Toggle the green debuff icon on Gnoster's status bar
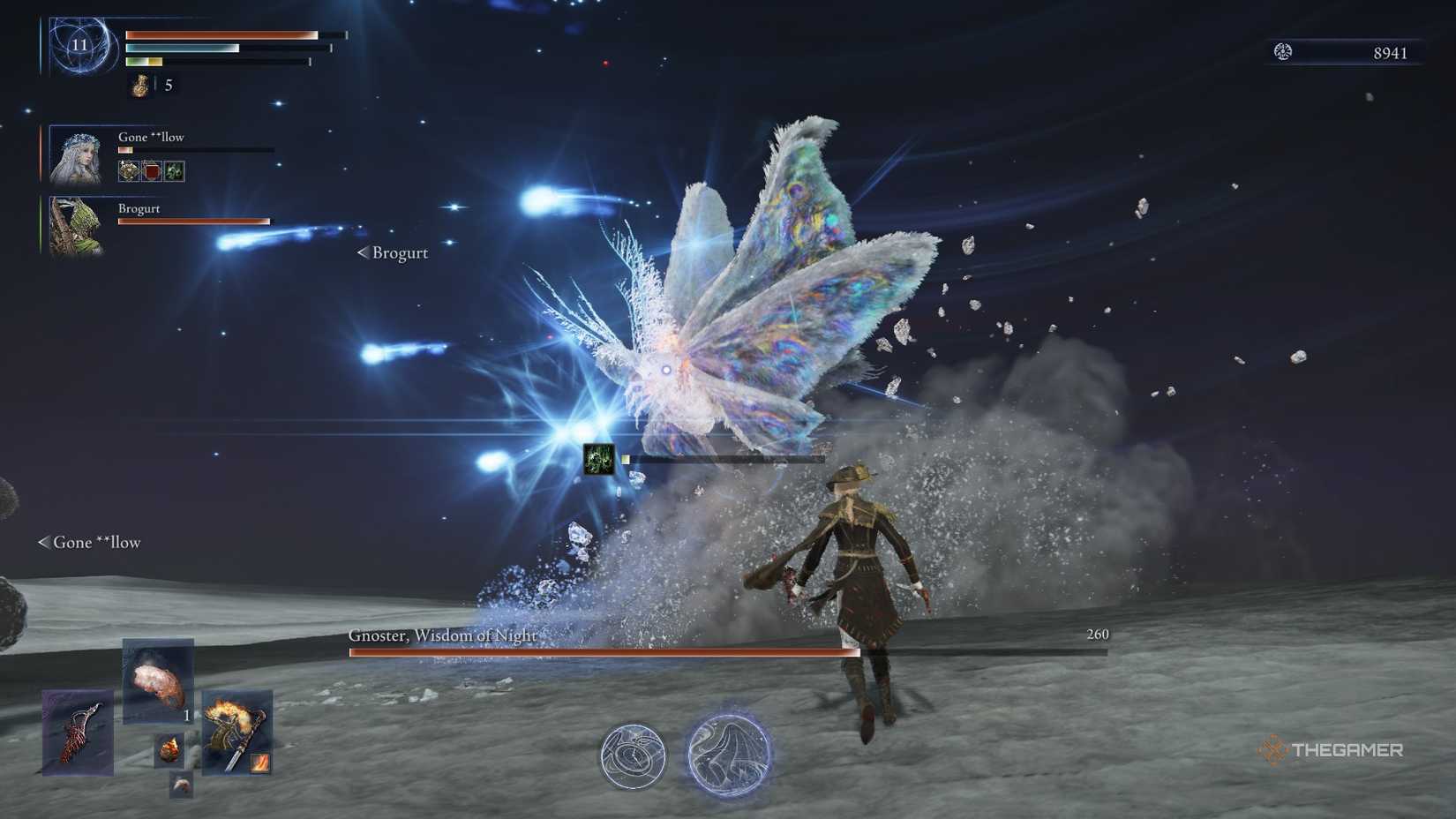The width and height of the screenshot is (1456, 819). (x=598, y=460)
